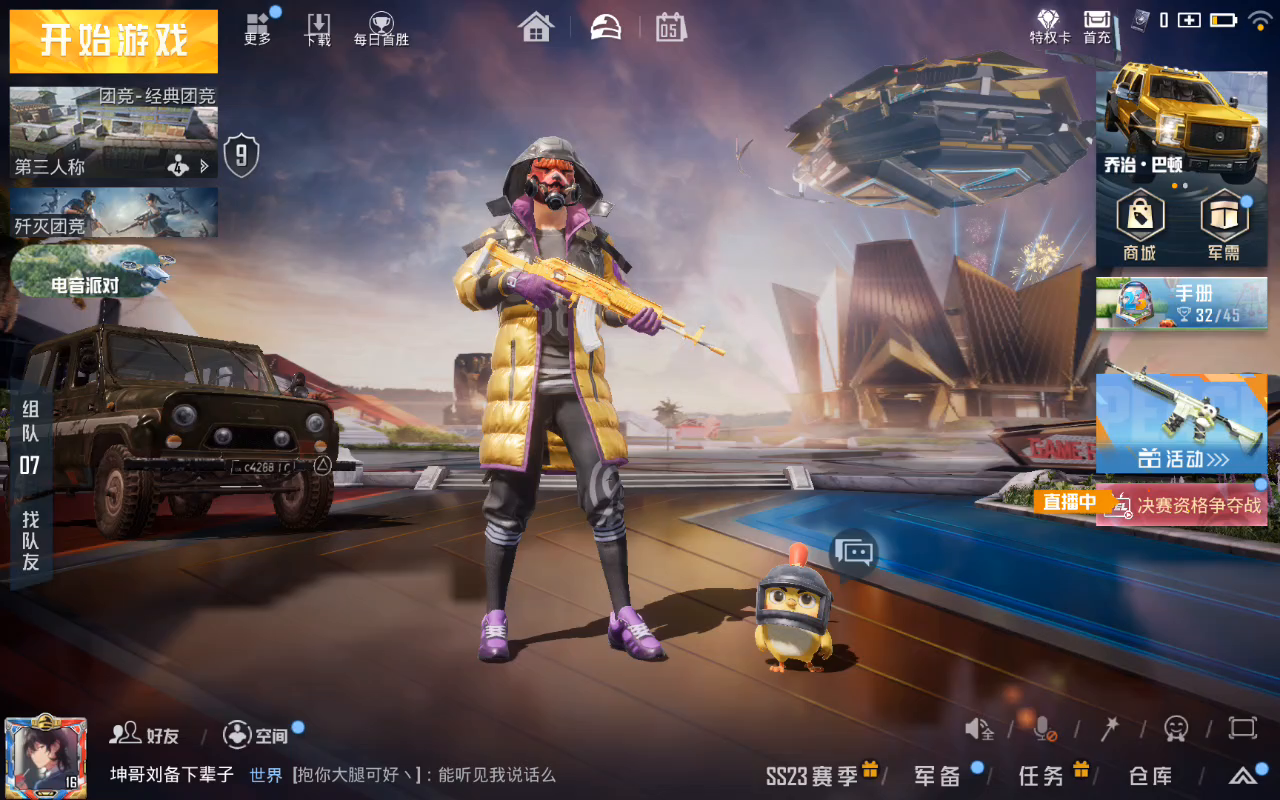Open the 任务 missions page
This screenshot has width=1280, height=800.
click(x=1043, y=775)
